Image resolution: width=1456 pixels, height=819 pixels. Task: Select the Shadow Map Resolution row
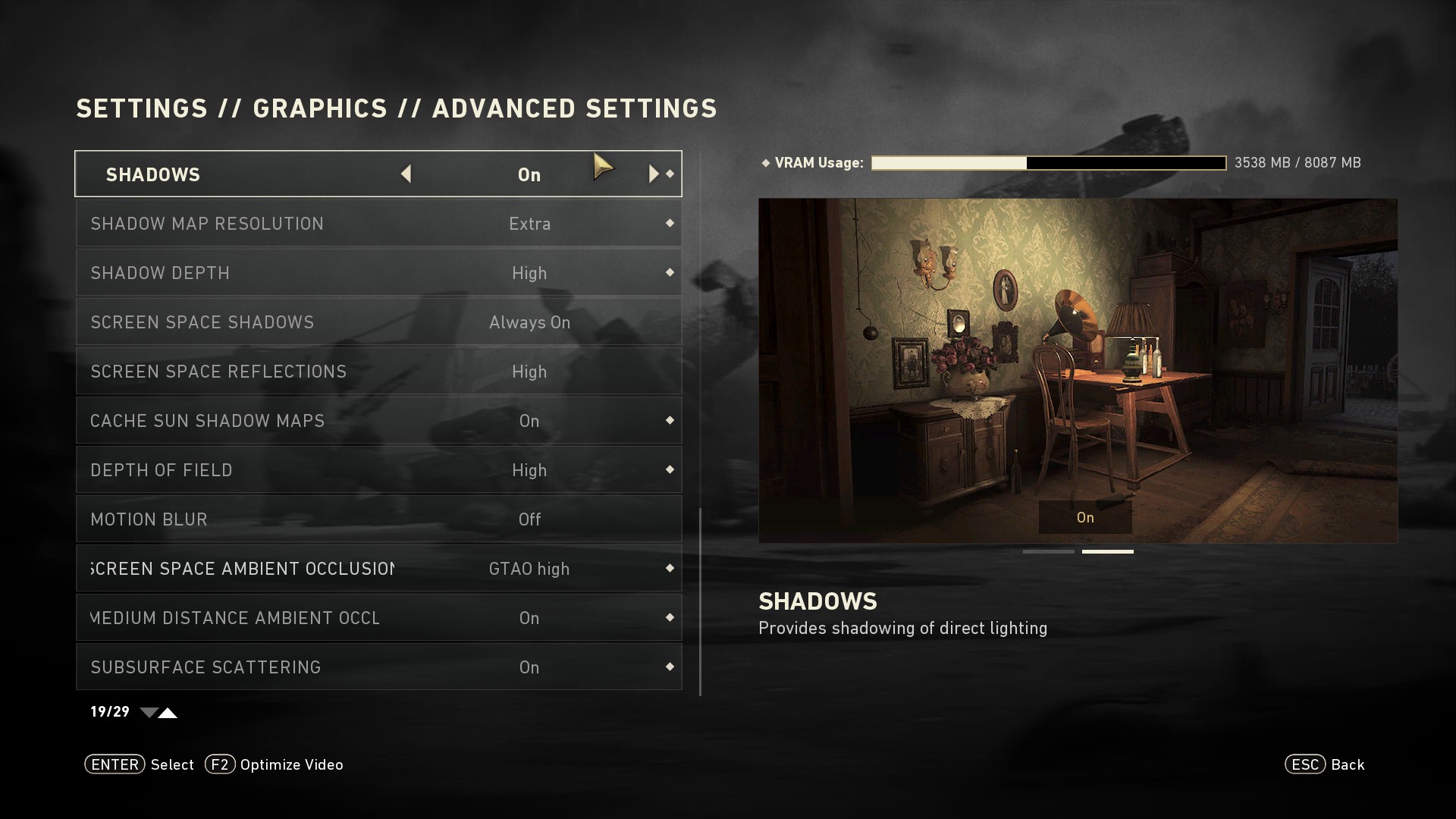tap(378, 224)
